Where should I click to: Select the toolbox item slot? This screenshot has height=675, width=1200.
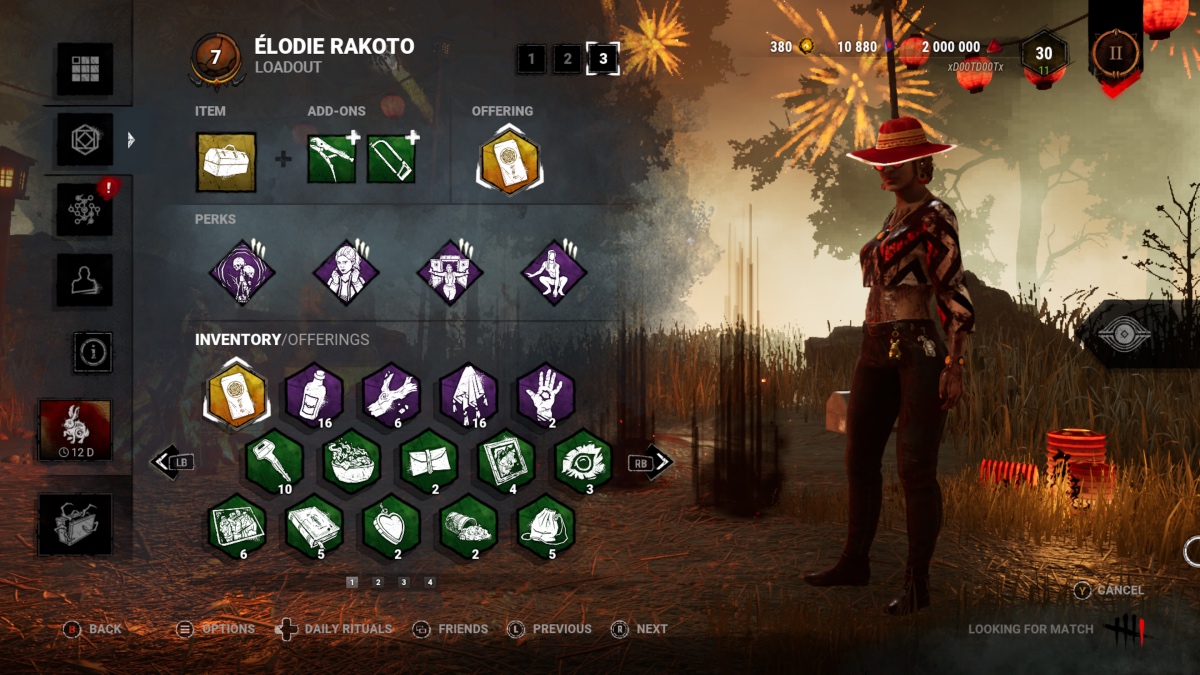point(226,161)
